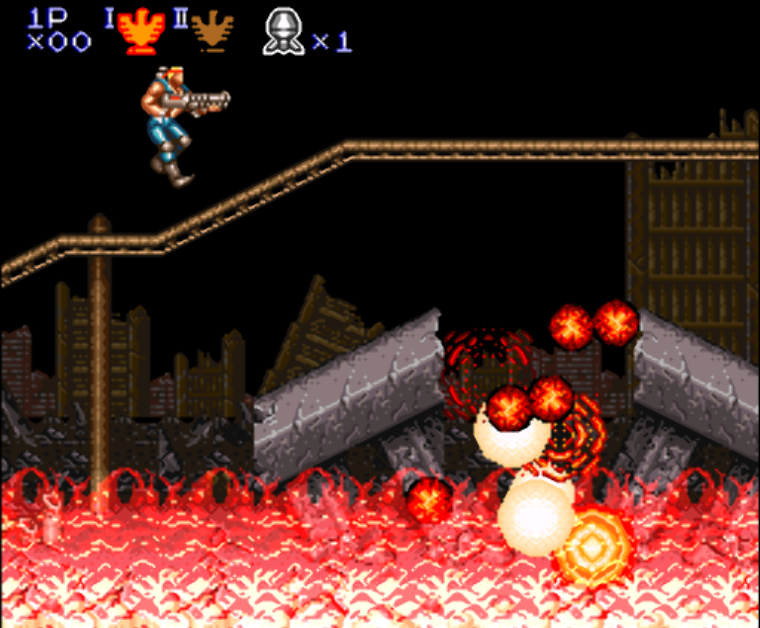
Task: Activate the smart bomb icon
Action: click(283, 33)
